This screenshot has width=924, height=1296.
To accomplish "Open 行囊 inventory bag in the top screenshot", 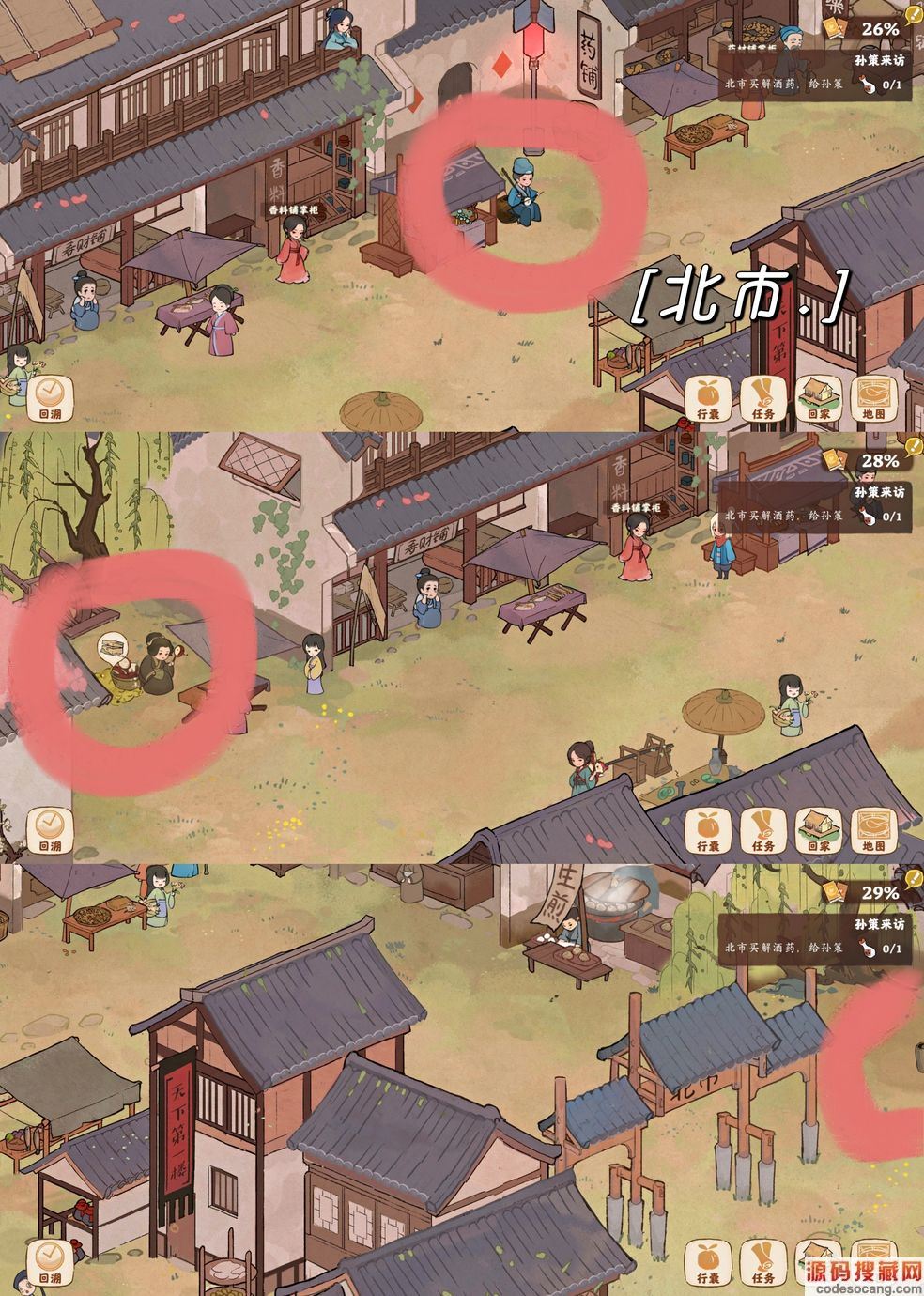I will point(707,397).
